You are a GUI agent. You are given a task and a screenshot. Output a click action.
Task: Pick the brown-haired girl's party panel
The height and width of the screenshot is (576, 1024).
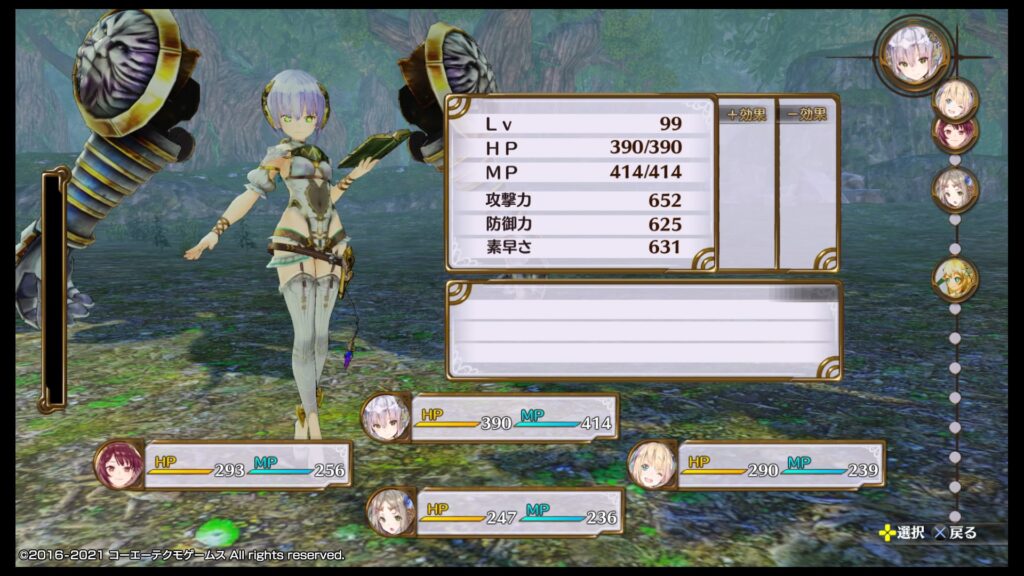pos(495,512)
